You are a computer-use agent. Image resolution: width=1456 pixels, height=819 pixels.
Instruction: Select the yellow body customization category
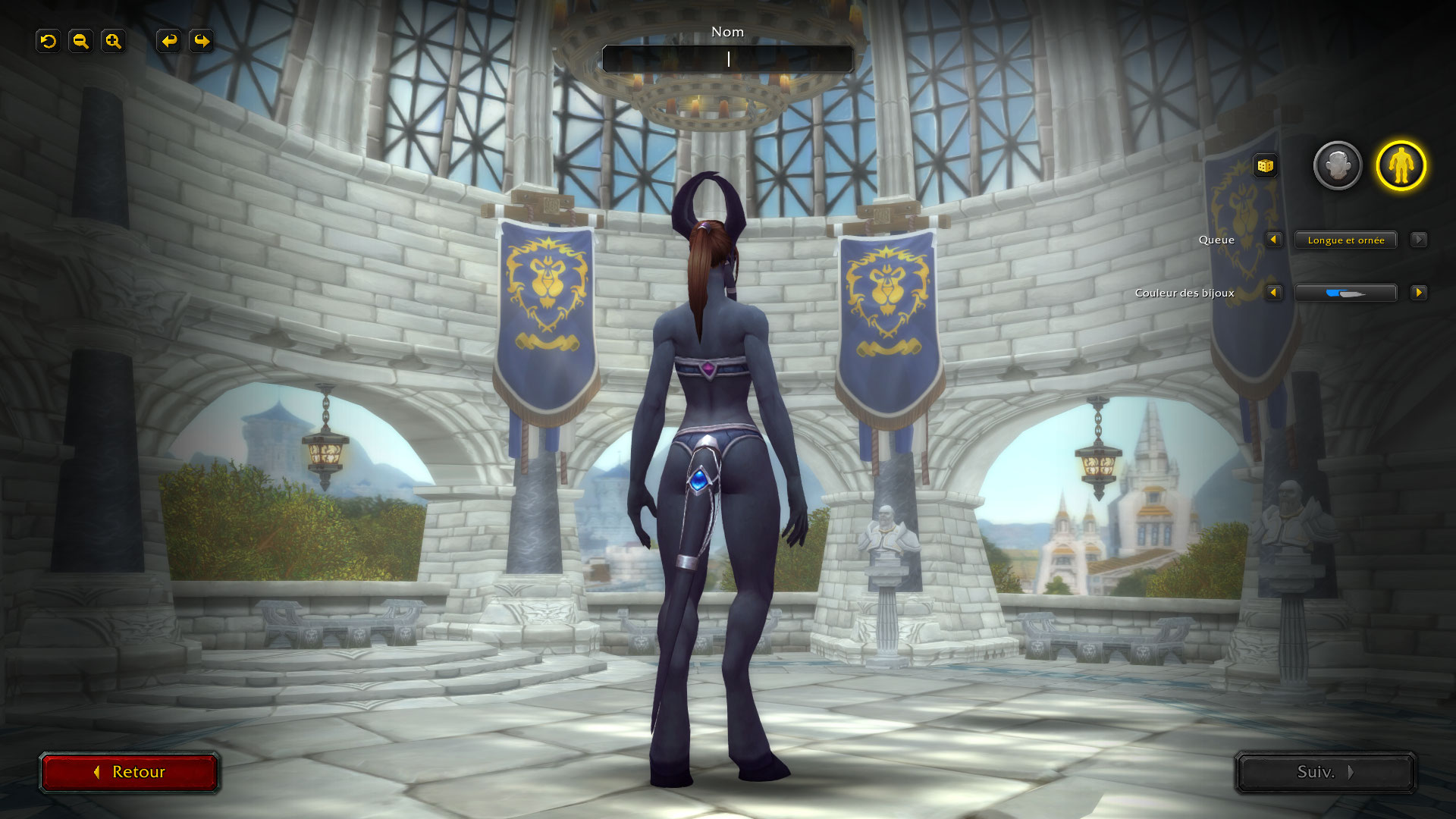point(1401,165)
